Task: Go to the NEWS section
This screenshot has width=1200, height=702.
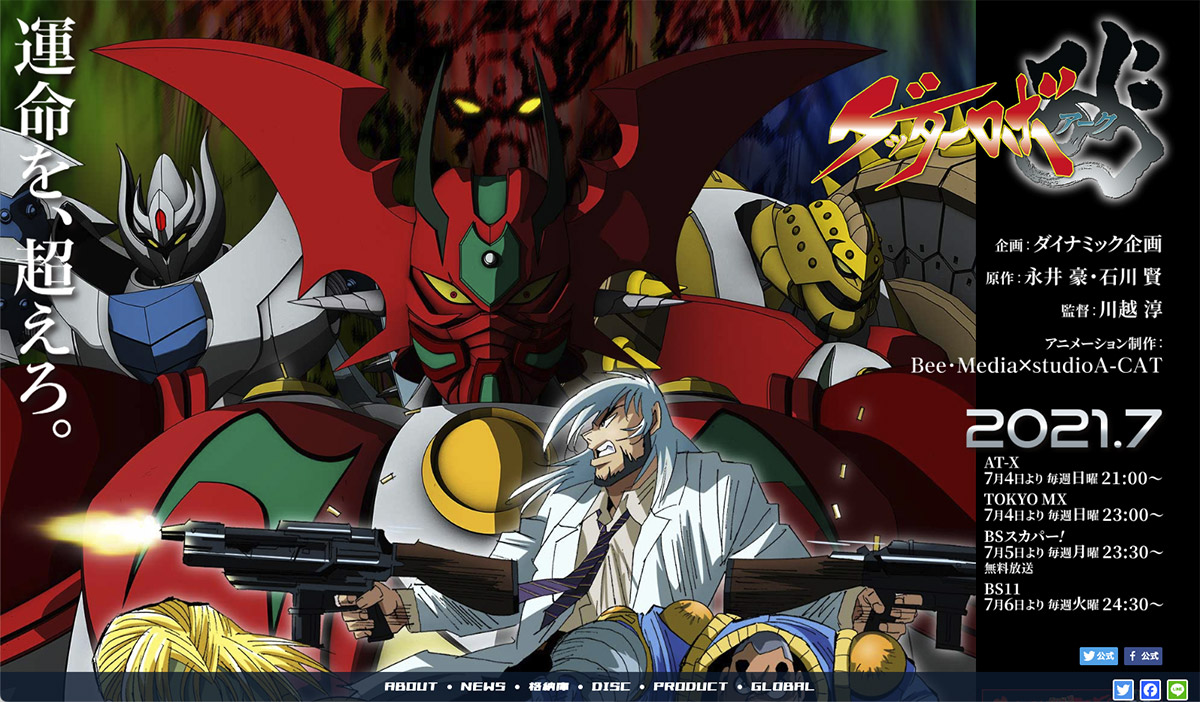Action: pyautogui.click(x=483, y=686)
